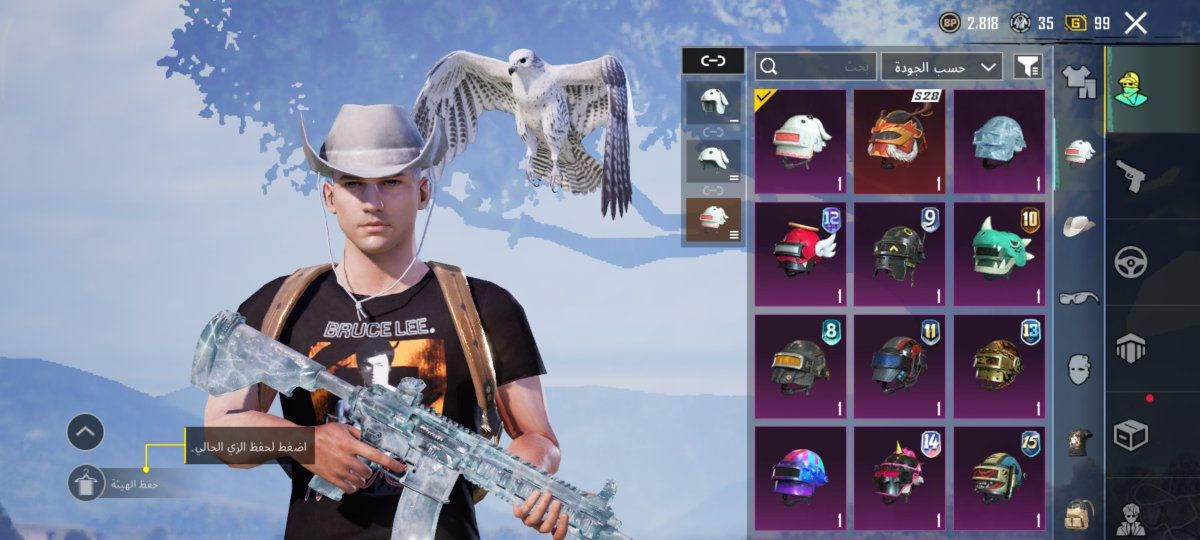The height and width of the screenshot is (540, 1200).
Task: Switch to the pistol weapons tab
Action: tap(1131, 176)
